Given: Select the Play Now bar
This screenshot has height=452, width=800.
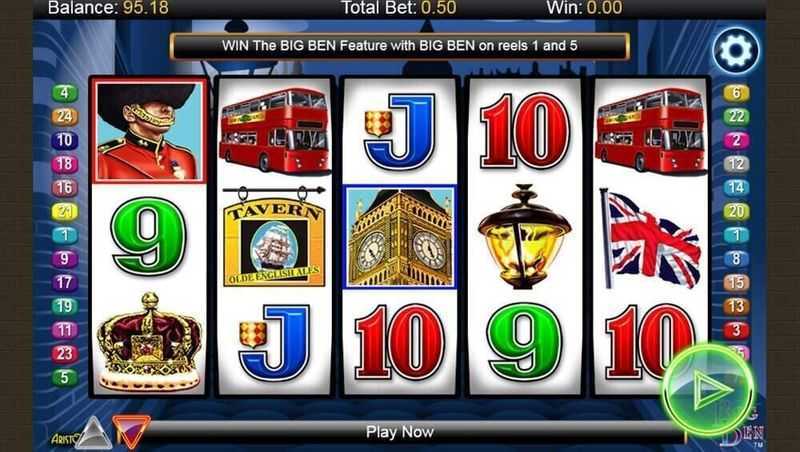Looking at the screenshot, I should [x=400, y=432].
